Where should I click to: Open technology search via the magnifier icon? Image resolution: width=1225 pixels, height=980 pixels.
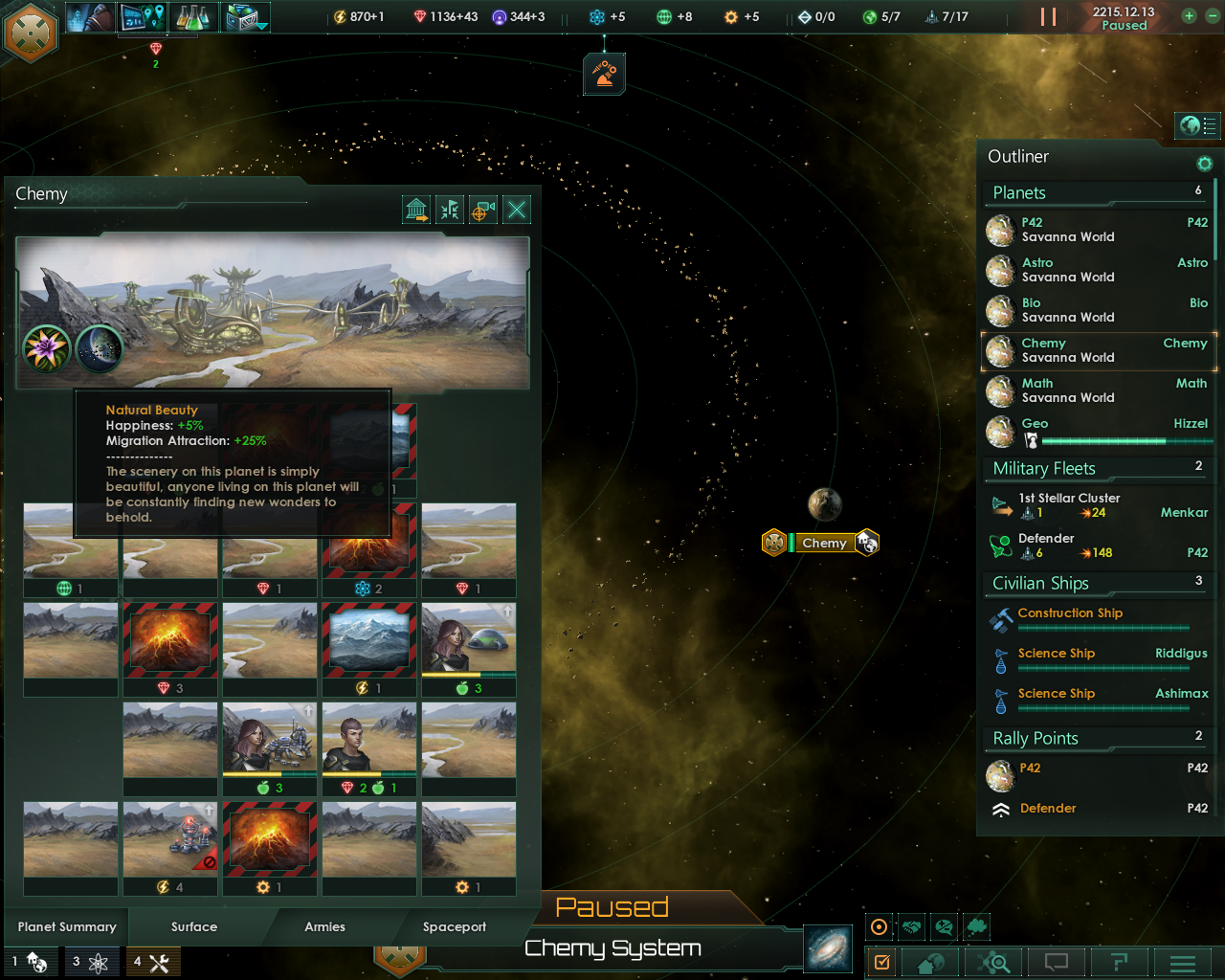coord(993,963)
